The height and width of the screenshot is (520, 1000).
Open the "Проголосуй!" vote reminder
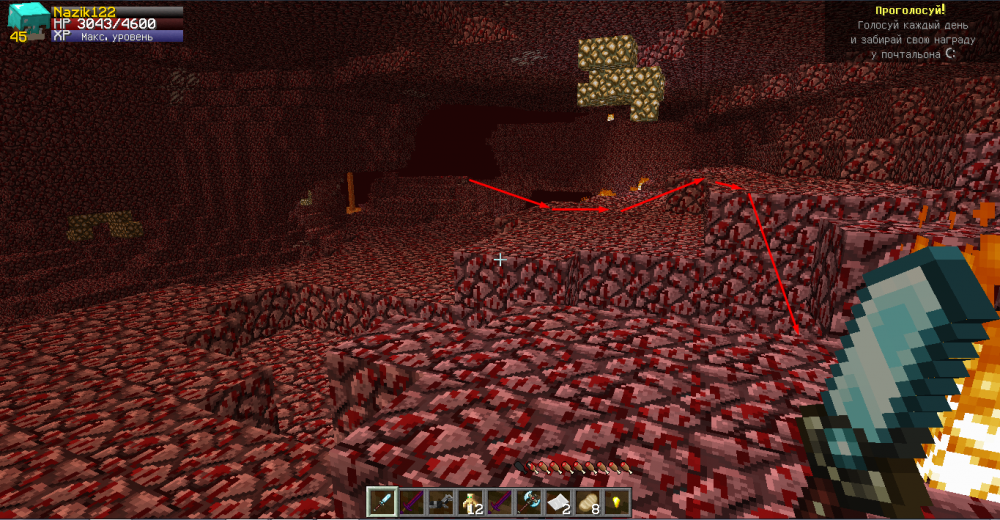910,10
